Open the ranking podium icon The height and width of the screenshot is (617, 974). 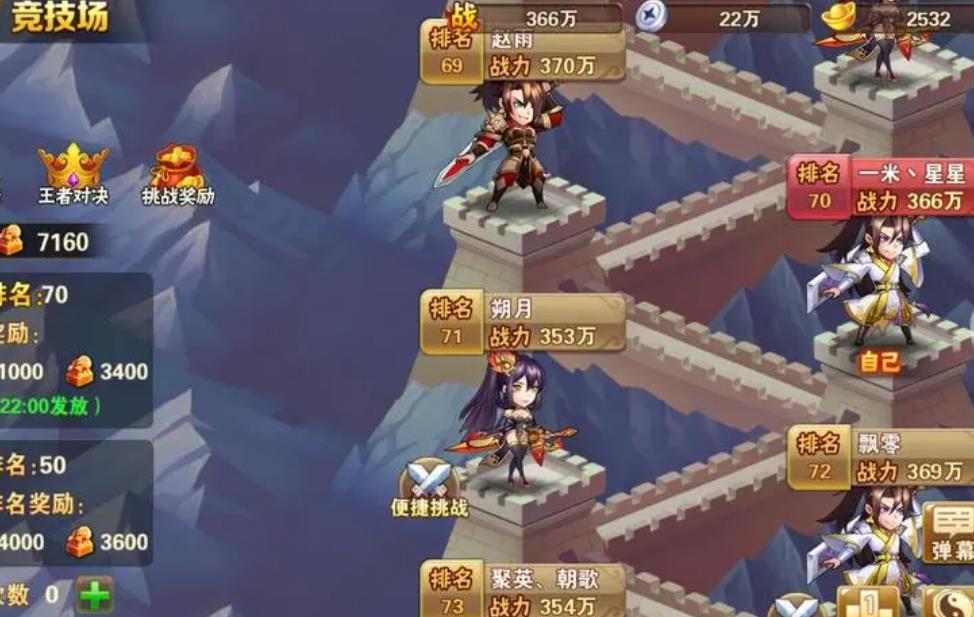pos(868,603)
